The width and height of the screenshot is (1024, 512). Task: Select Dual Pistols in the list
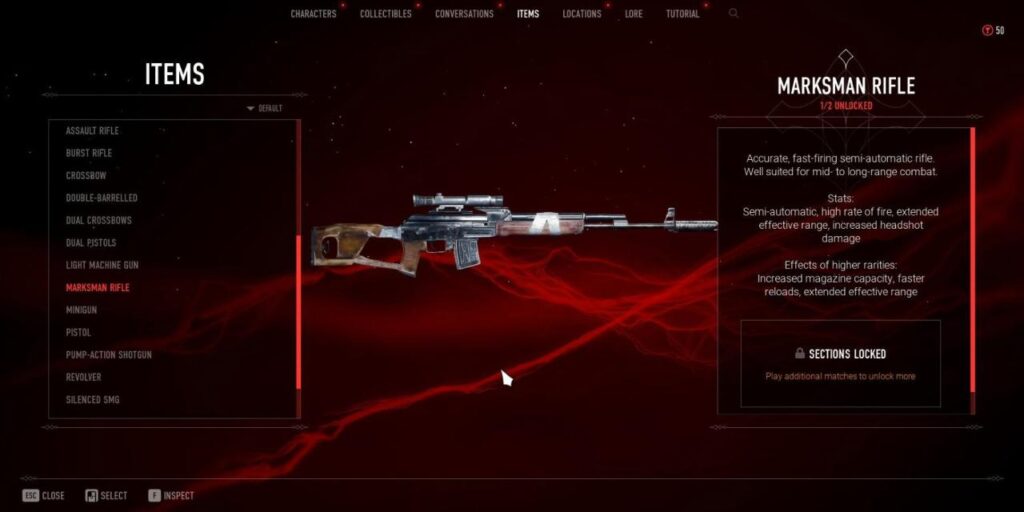(x=91, y=243)
